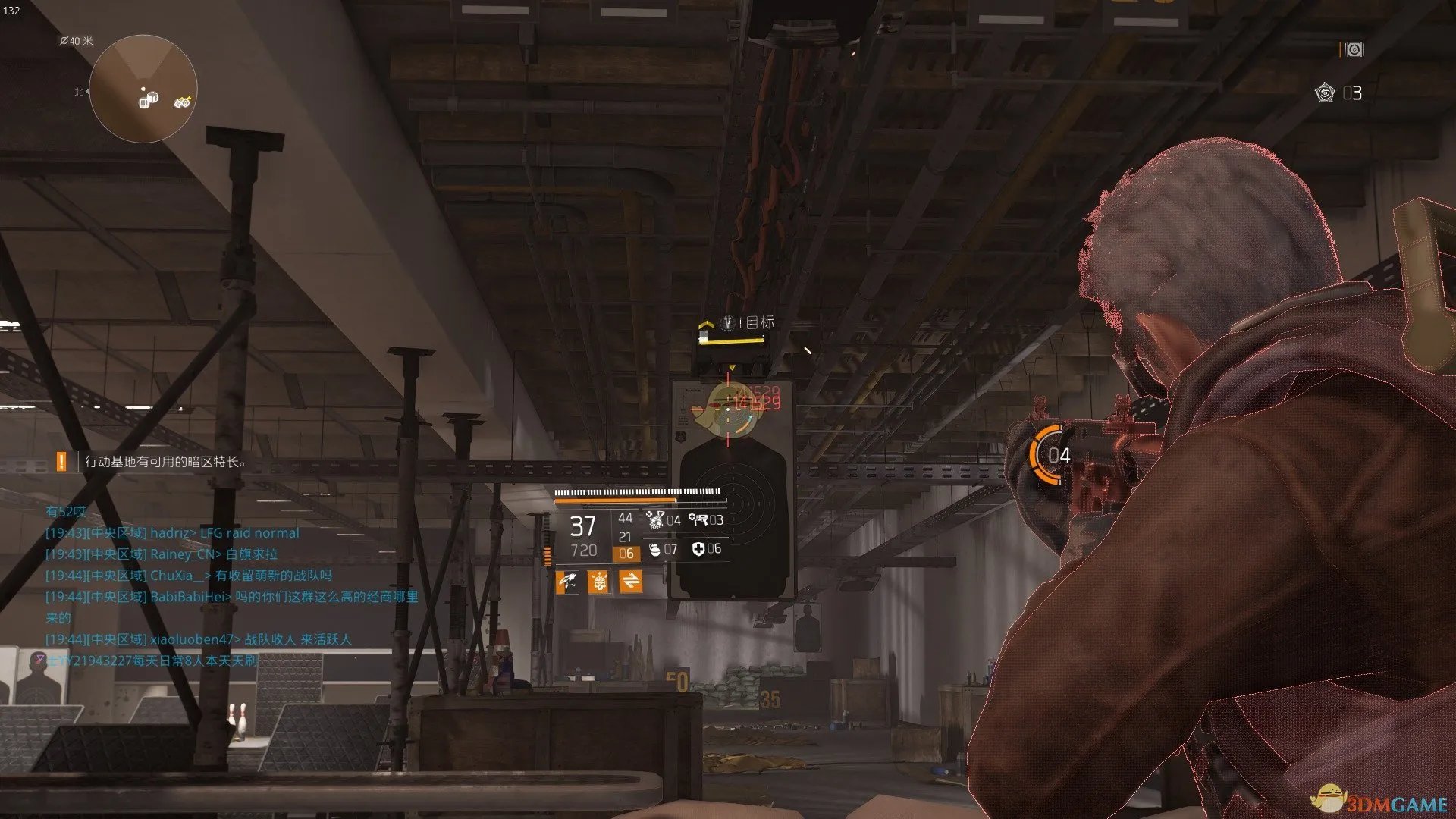Open the 3DMGAME watermark logo
Viewport: 1456px width, 819px height.
click(x=1380, y=801)
